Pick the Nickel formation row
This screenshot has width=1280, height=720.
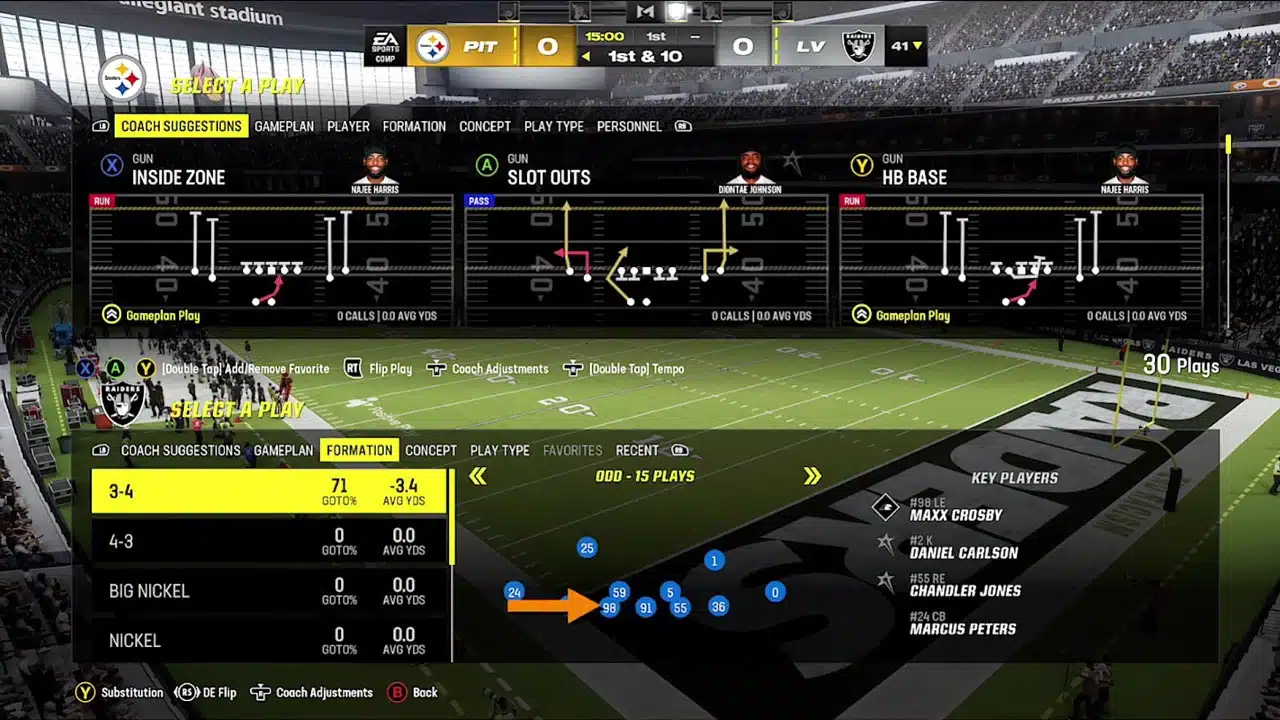click(x=269, y=640)
